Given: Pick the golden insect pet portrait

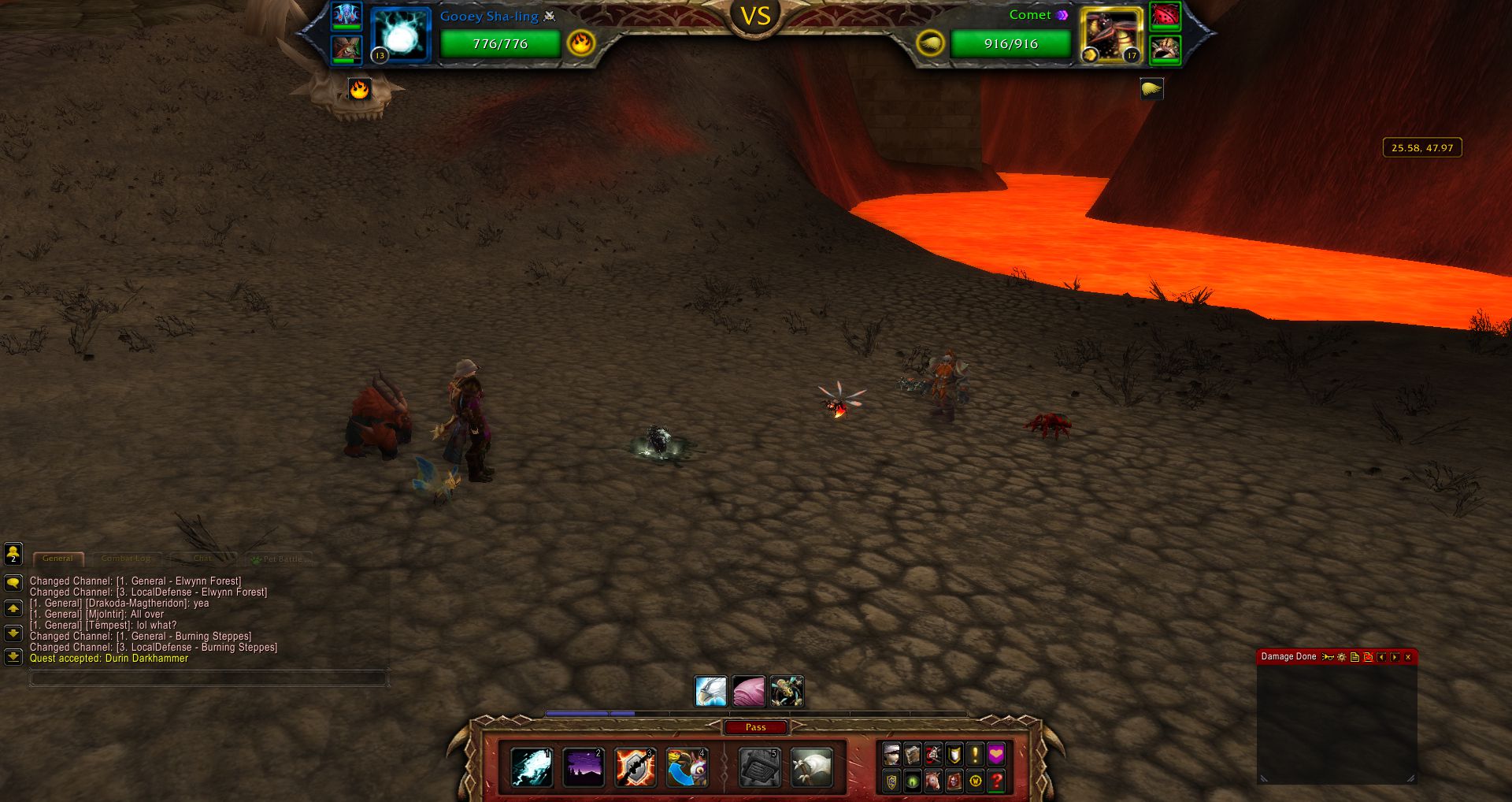Looking at the screenshot, I should (787, 692).
